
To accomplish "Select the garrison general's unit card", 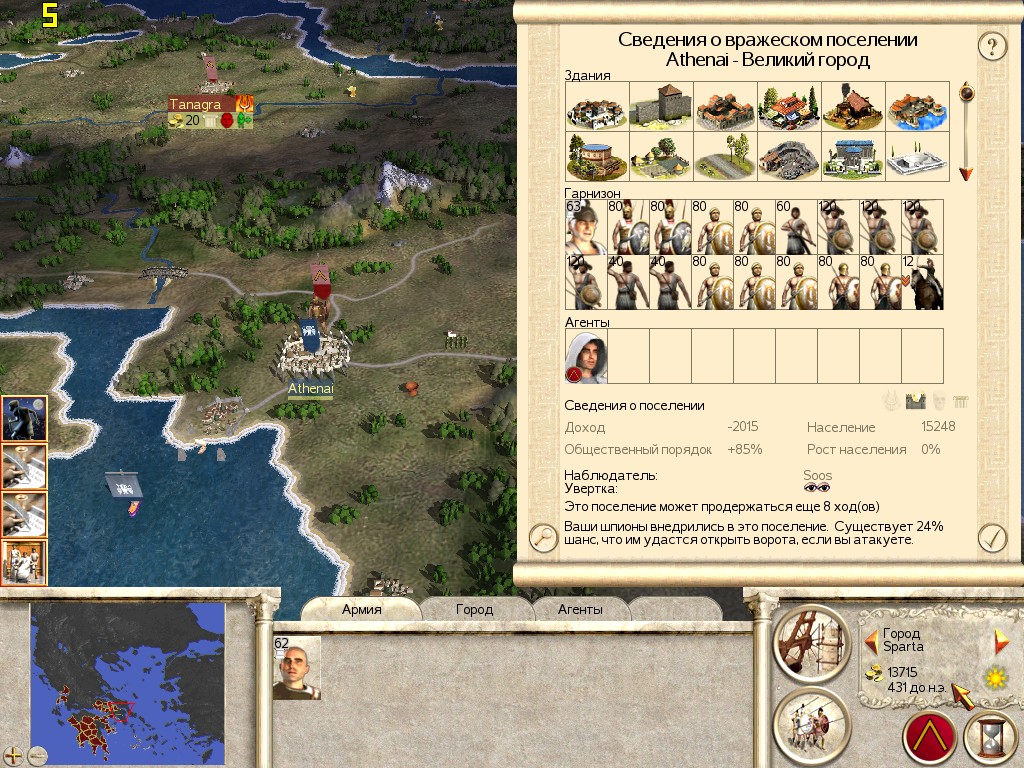I will click(x=586, y=228).
